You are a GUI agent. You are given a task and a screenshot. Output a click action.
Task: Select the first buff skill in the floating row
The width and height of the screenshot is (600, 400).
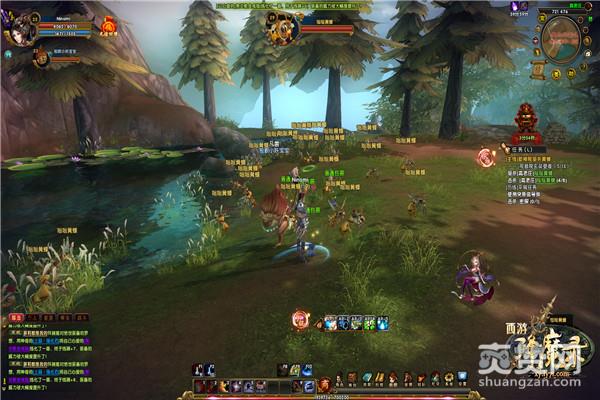(x=331, y=323)
